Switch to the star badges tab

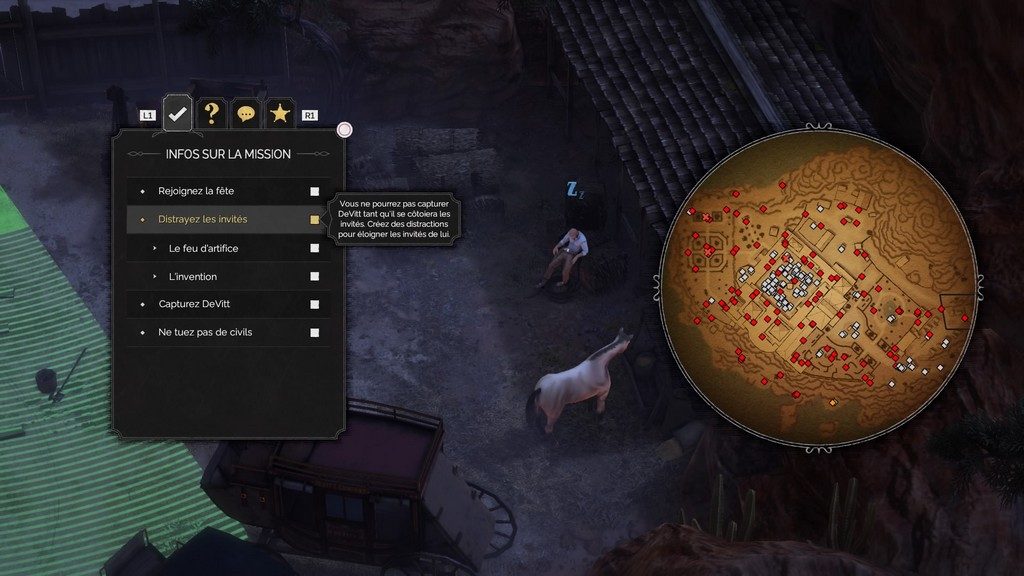280,114
